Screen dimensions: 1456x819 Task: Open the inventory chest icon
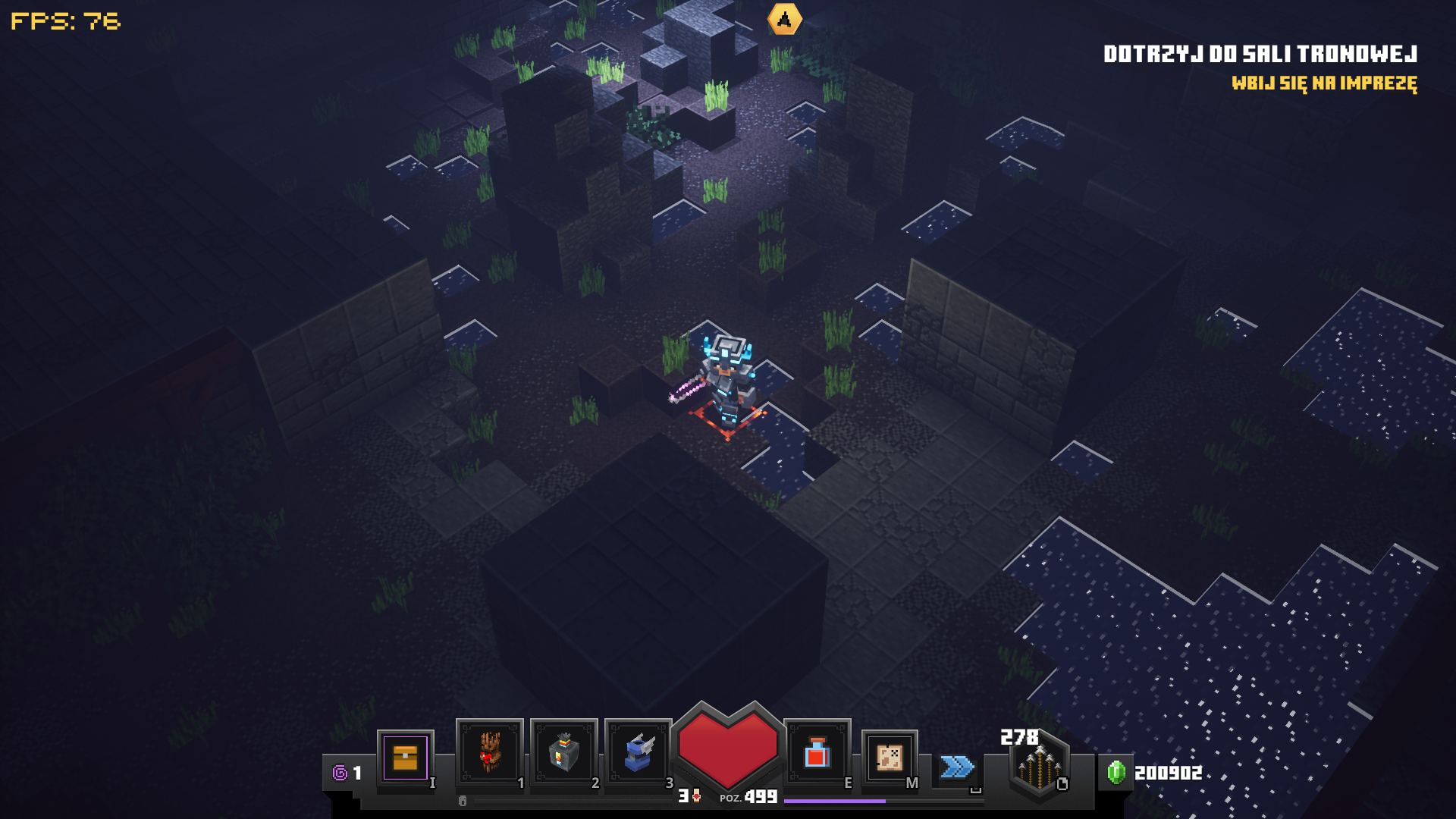tap(405, 758)
